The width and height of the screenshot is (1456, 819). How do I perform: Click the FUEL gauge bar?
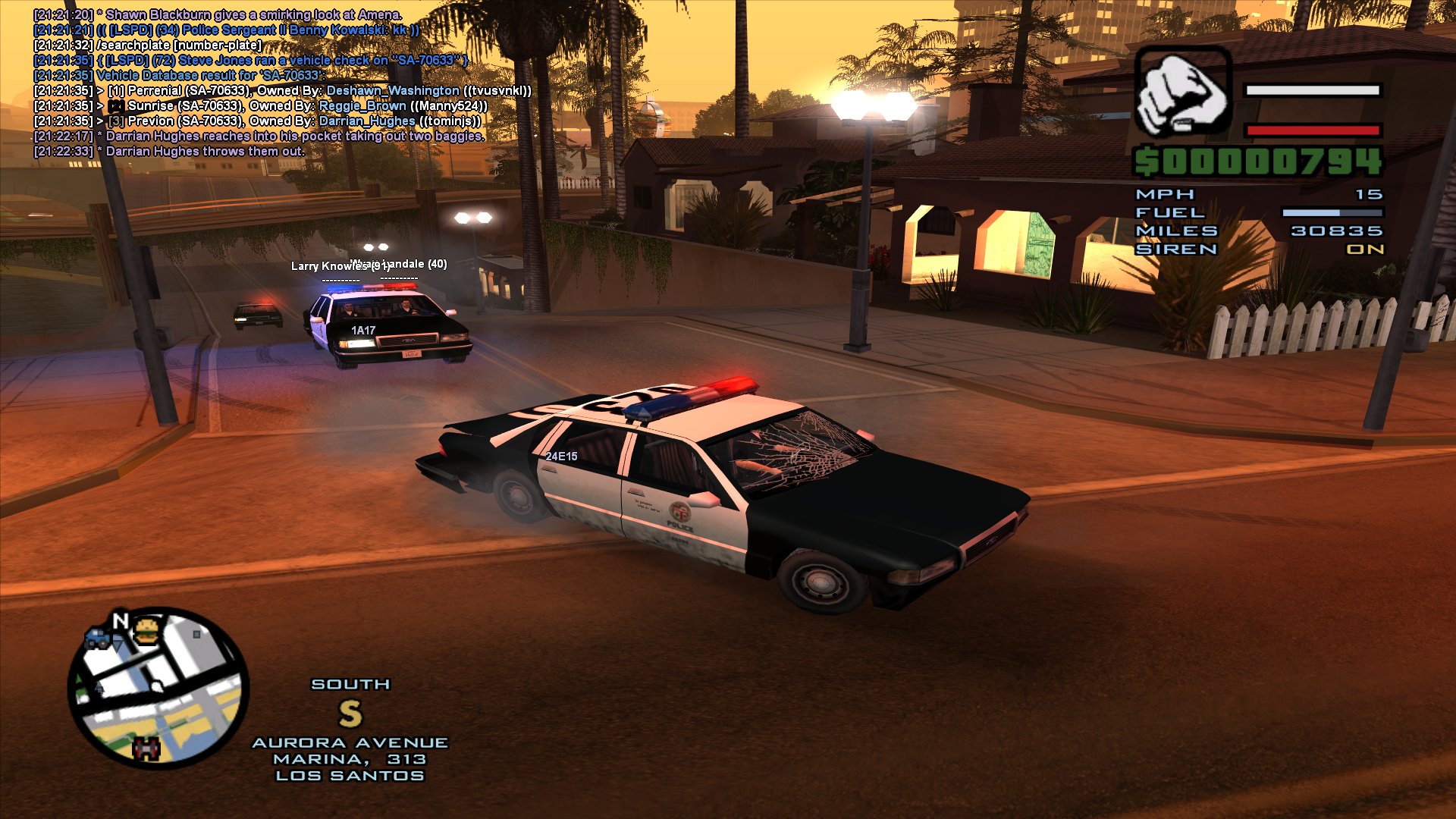click(1332, 212)
